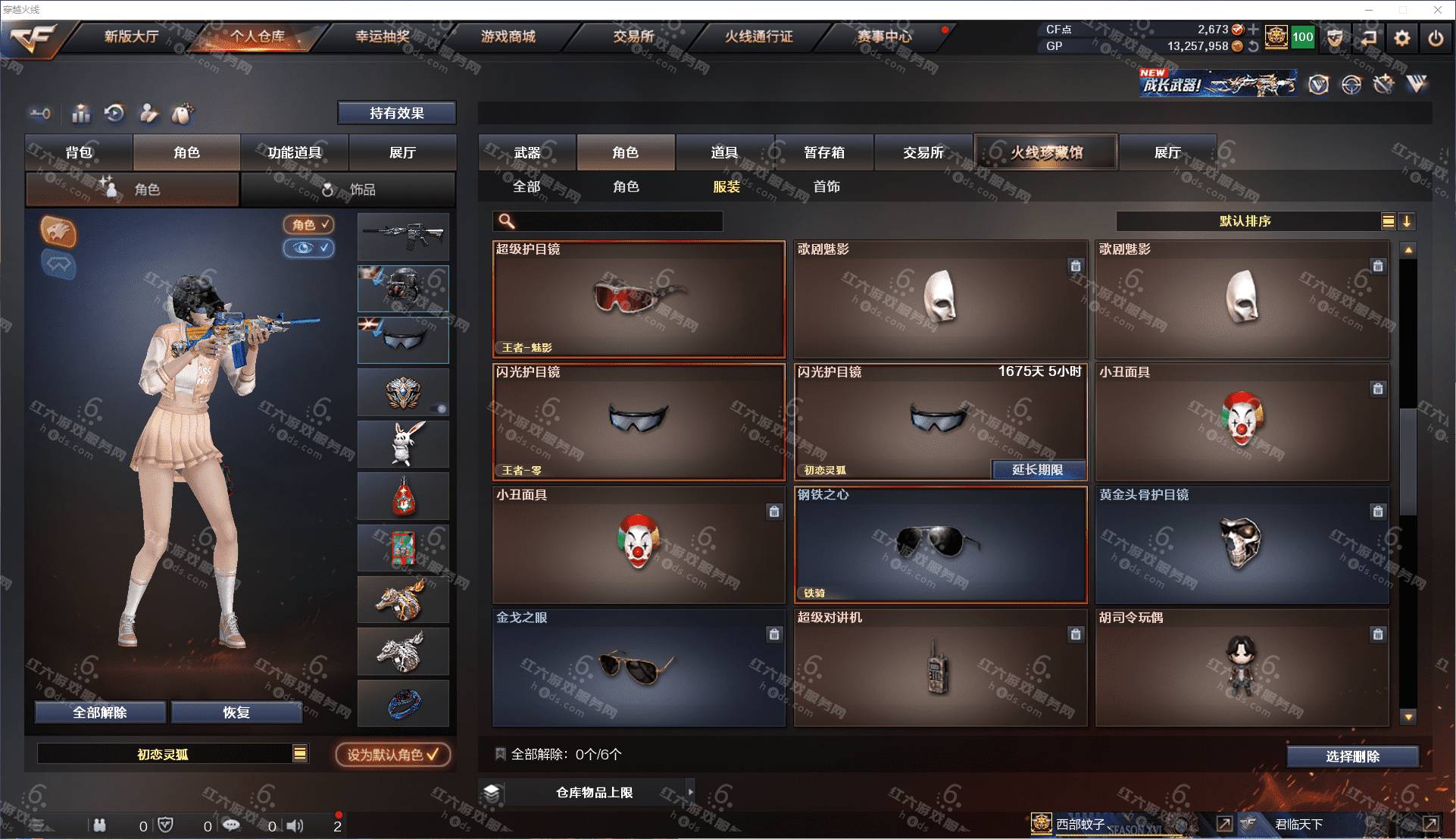The height and width of the screenshot is (839, 1456).
Task: Select the 超级护目镜 red goggles item
Action: click(639, 299)
